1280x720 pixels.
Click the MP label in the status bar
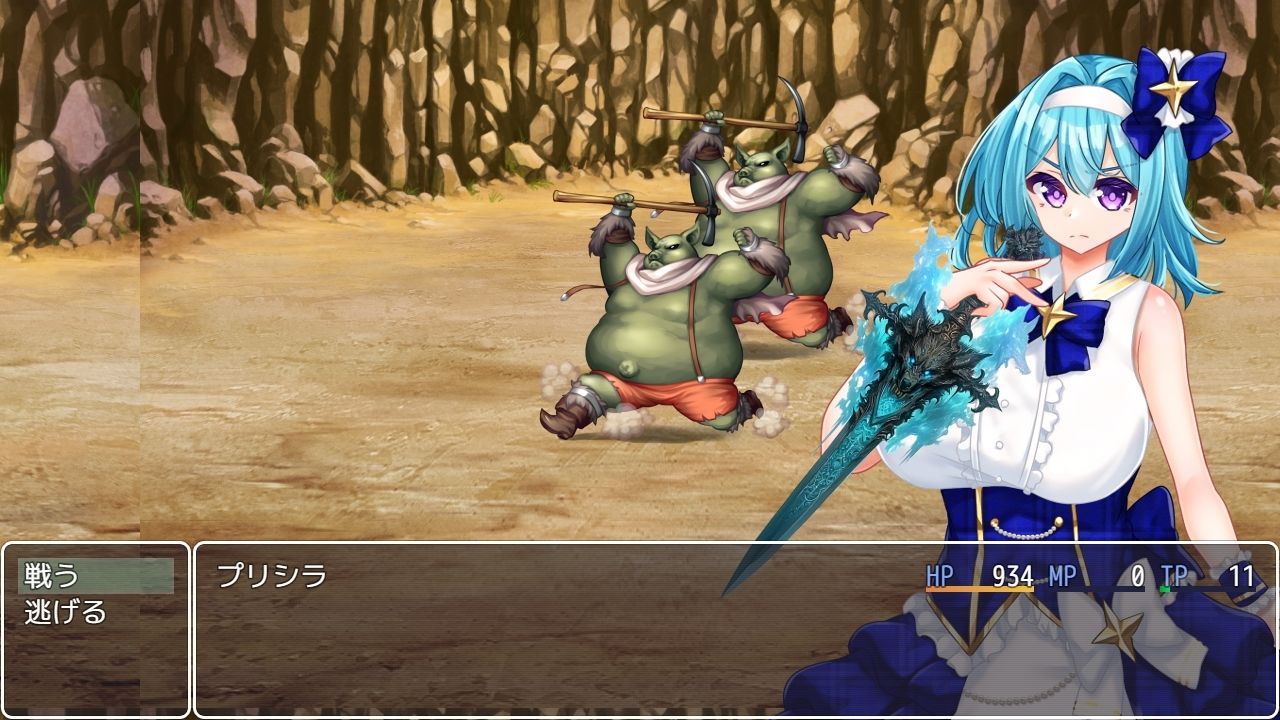(1060, 575)
